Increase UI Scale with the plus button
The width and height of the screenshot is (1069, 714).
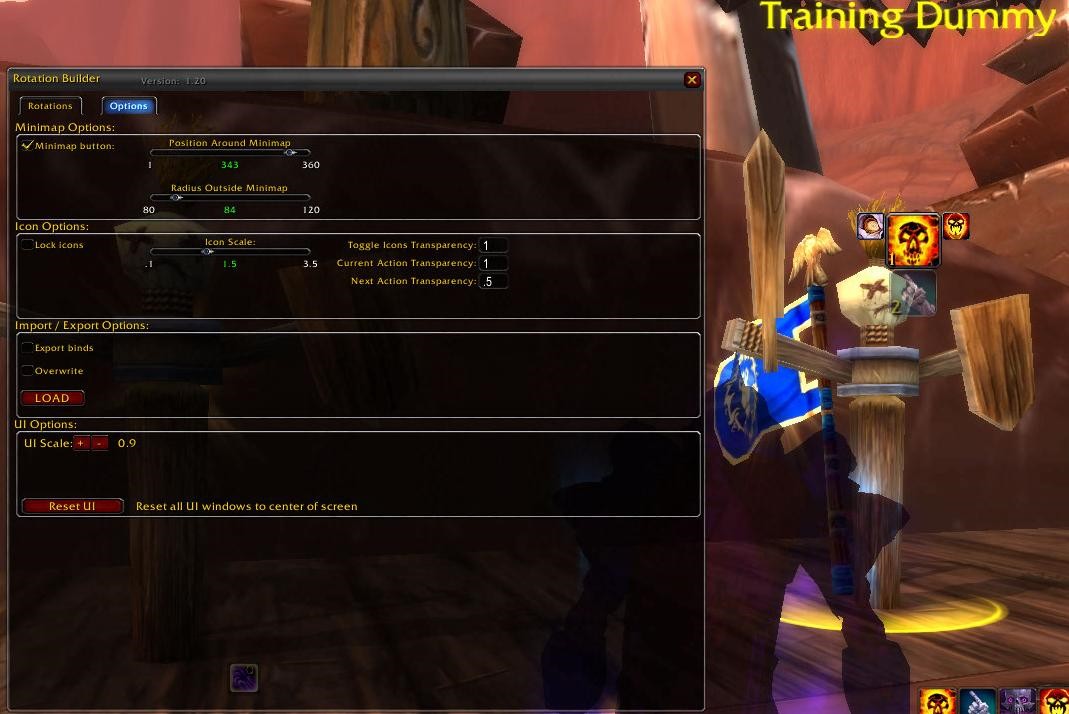click(x=82, y=443)
